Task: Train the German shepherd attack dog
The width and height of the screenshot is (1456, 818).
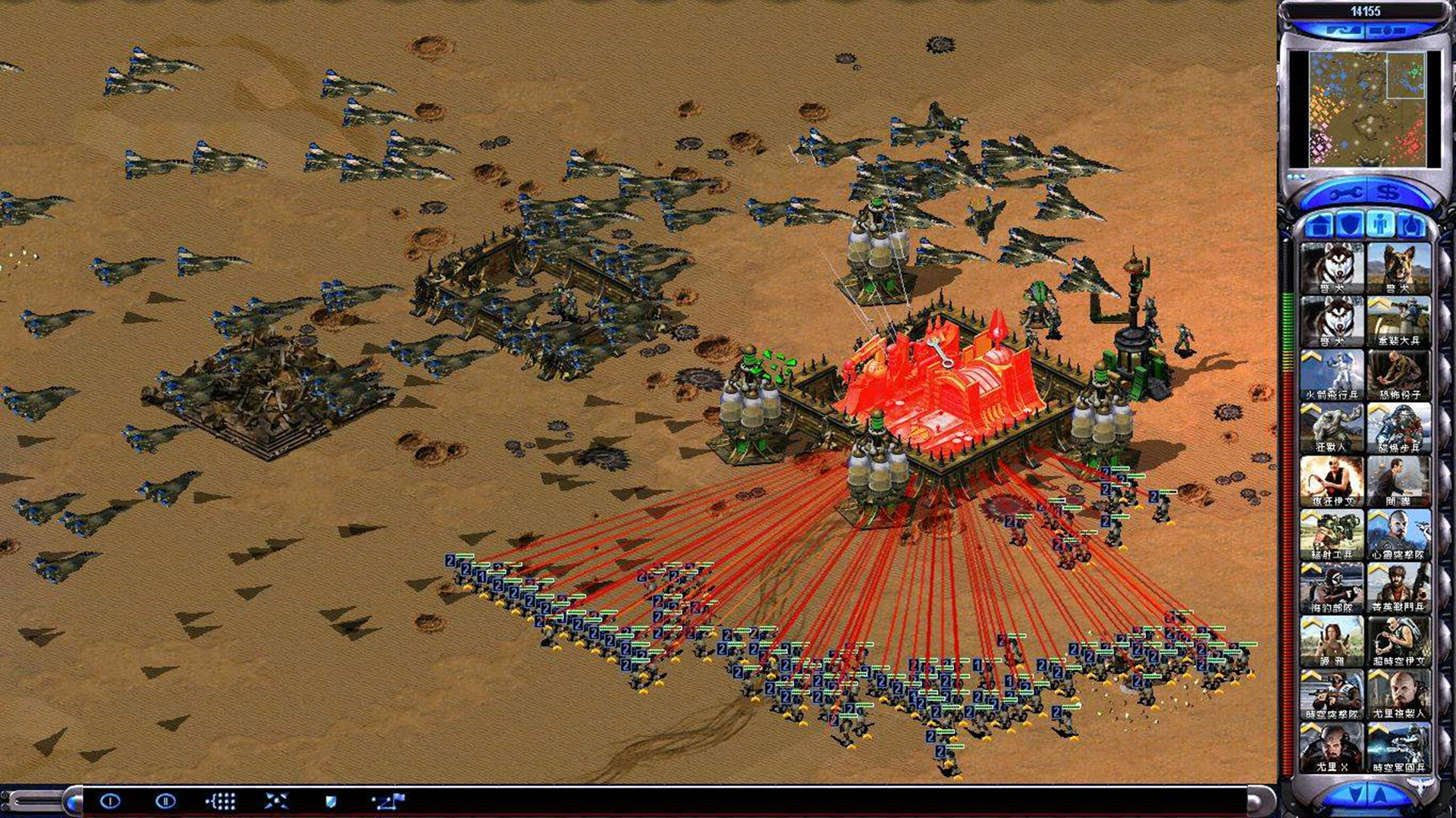Action: 1398,268
